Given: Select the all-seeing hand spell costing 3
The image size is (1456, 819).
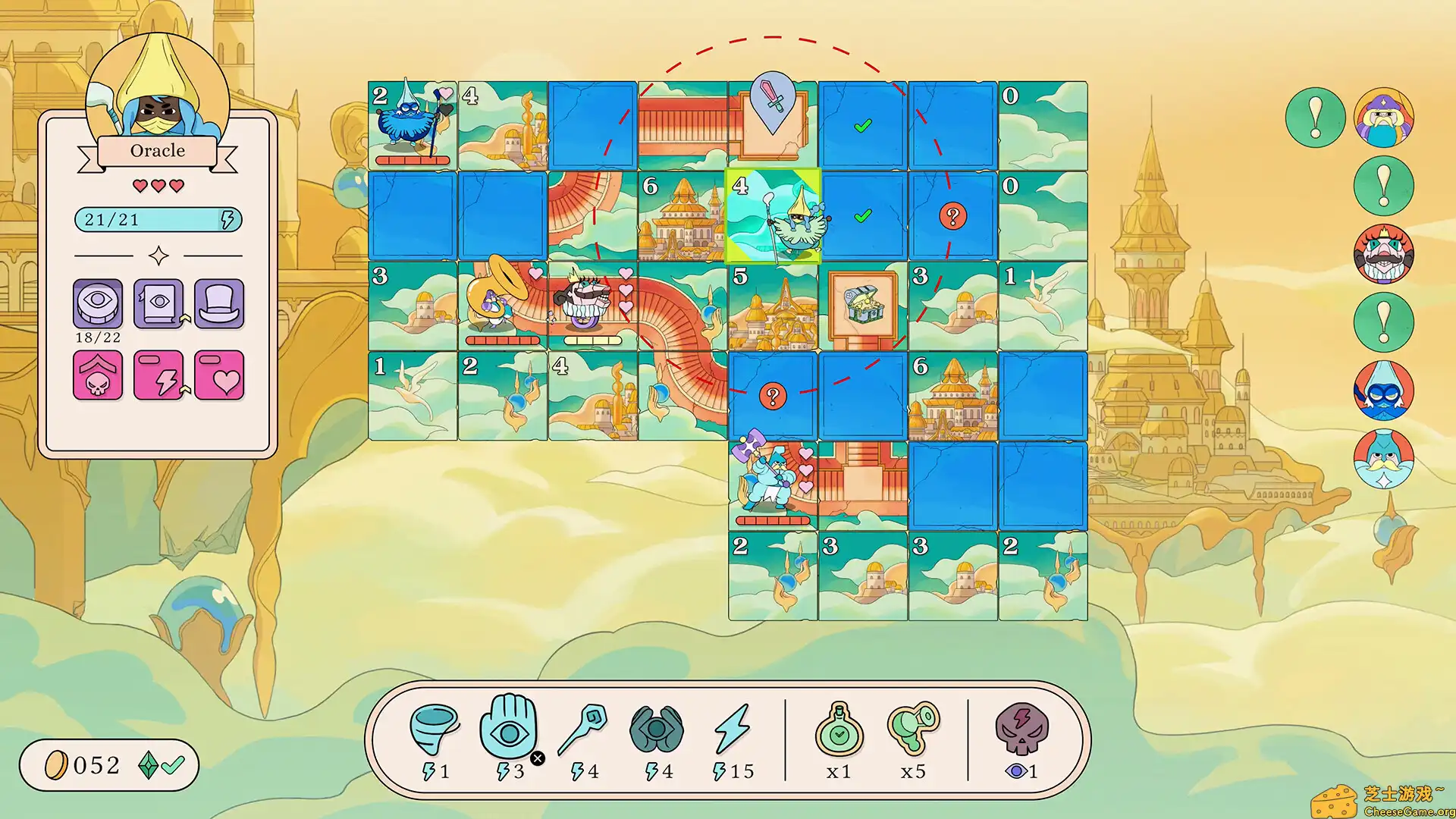Looking at the screenshot, I should coord(510,728).
